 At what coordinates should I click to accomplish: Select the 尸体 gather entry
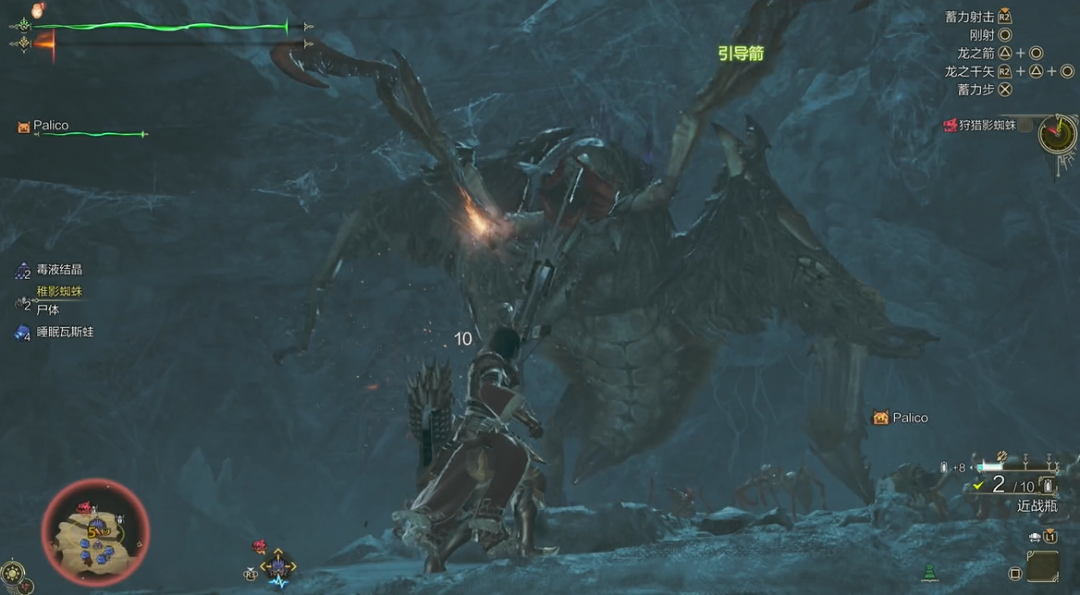pos(46,310)
